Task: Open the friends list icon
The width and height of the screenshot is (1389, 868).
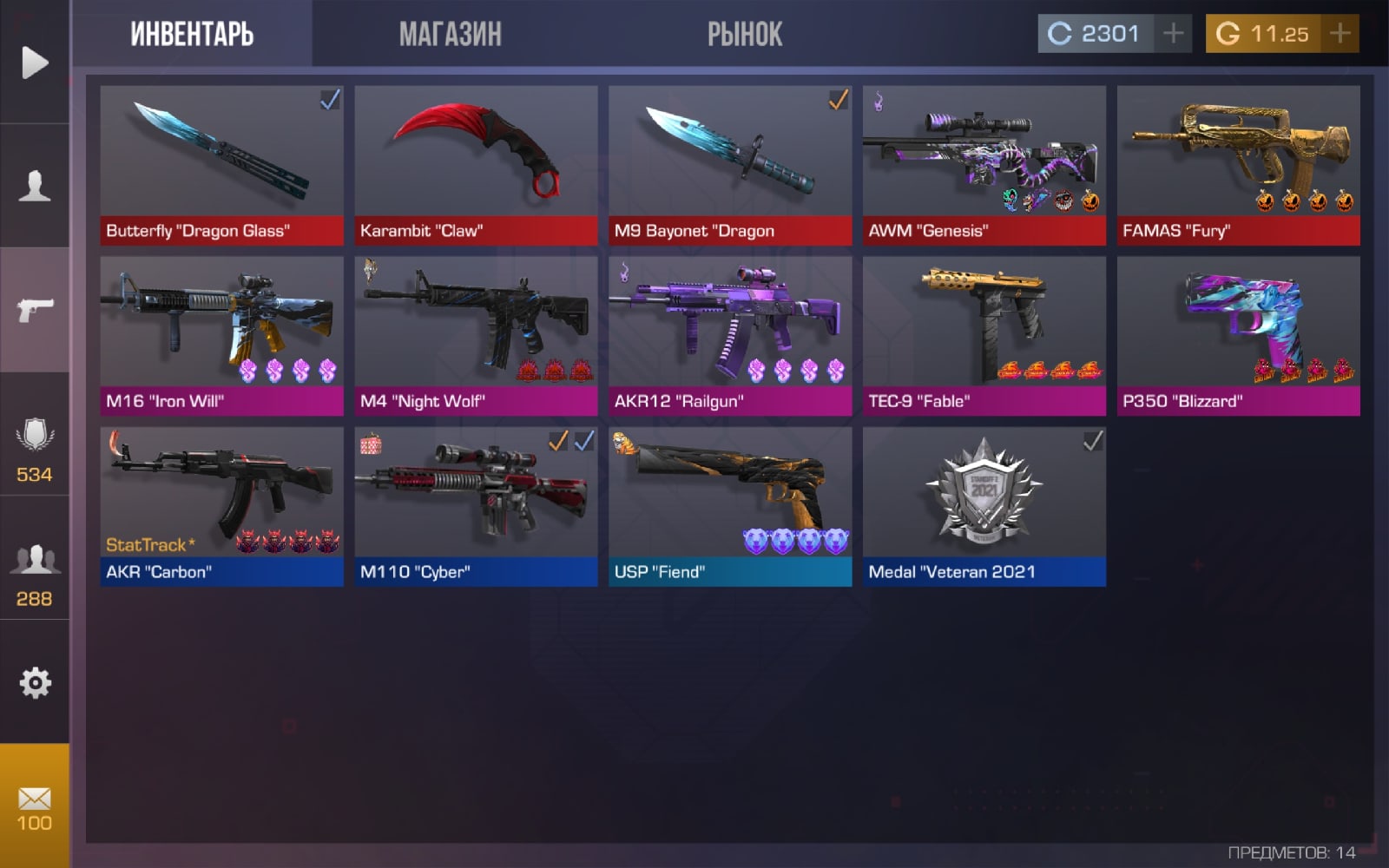Action: pos(35,573)
